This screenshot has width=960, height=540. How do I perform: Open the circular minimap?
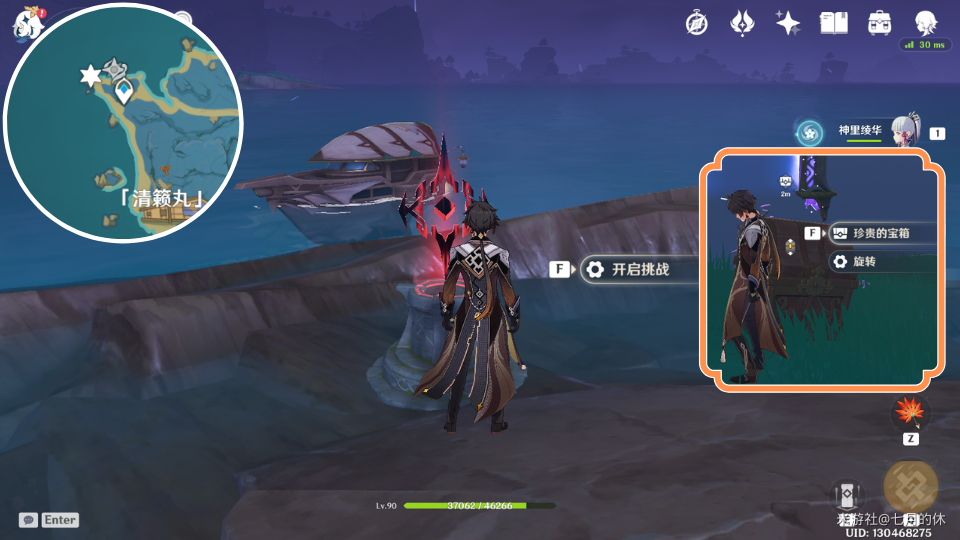click(x=123, y=123)
